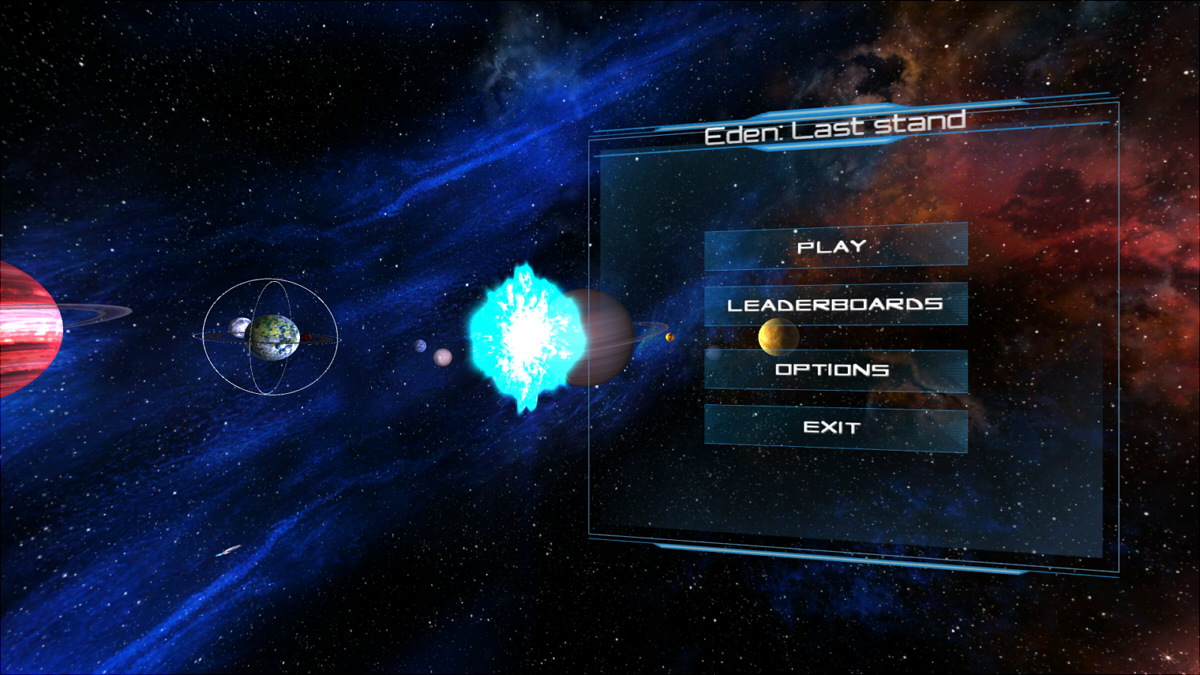Image resolution: width=1200 pixels, height=675 pixels.
Task: Go to the Options menu
Action: point(835,370)
